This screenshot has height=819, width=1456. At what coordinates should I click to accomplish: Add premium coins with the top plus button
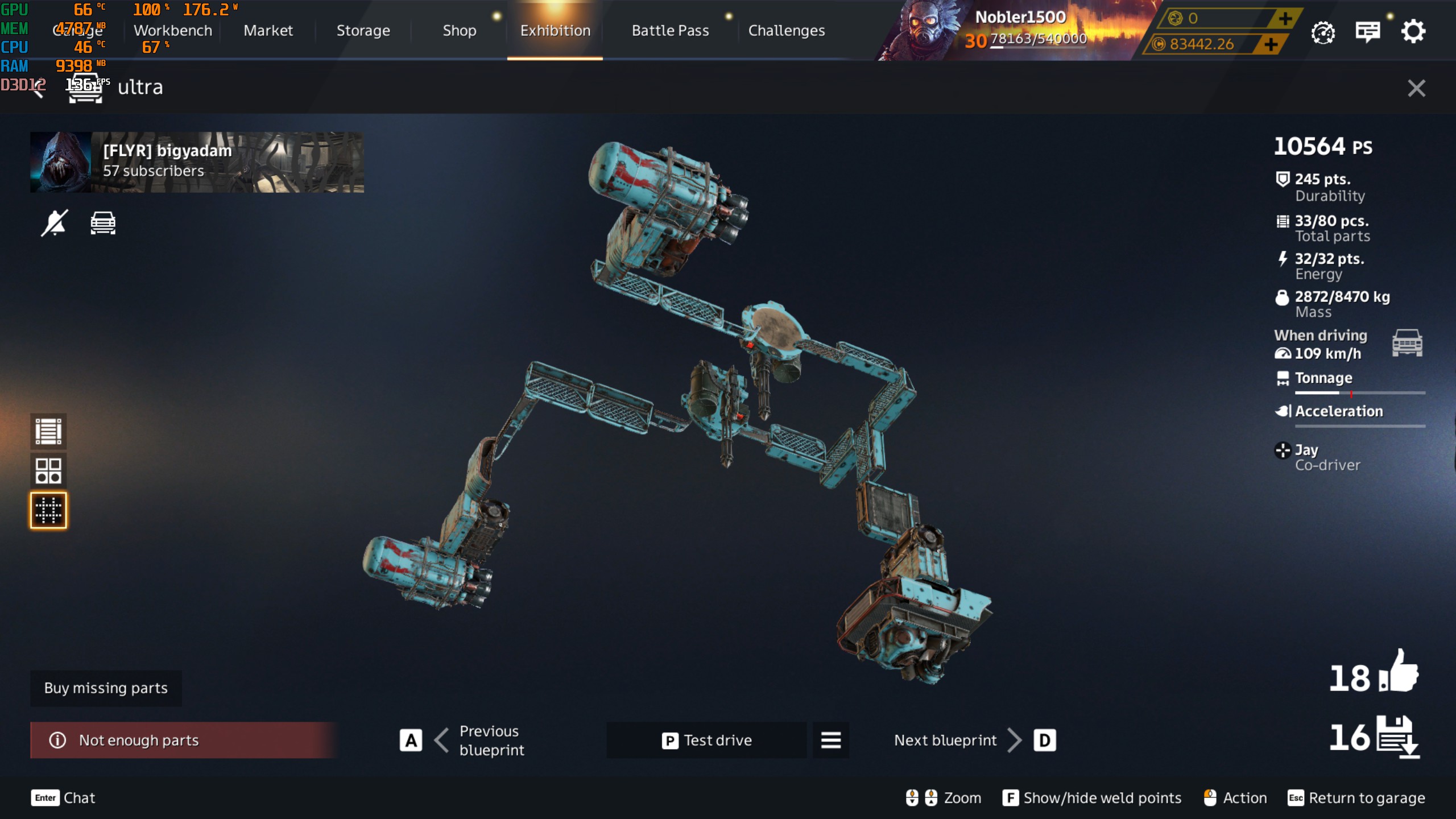coord(1285,19)
